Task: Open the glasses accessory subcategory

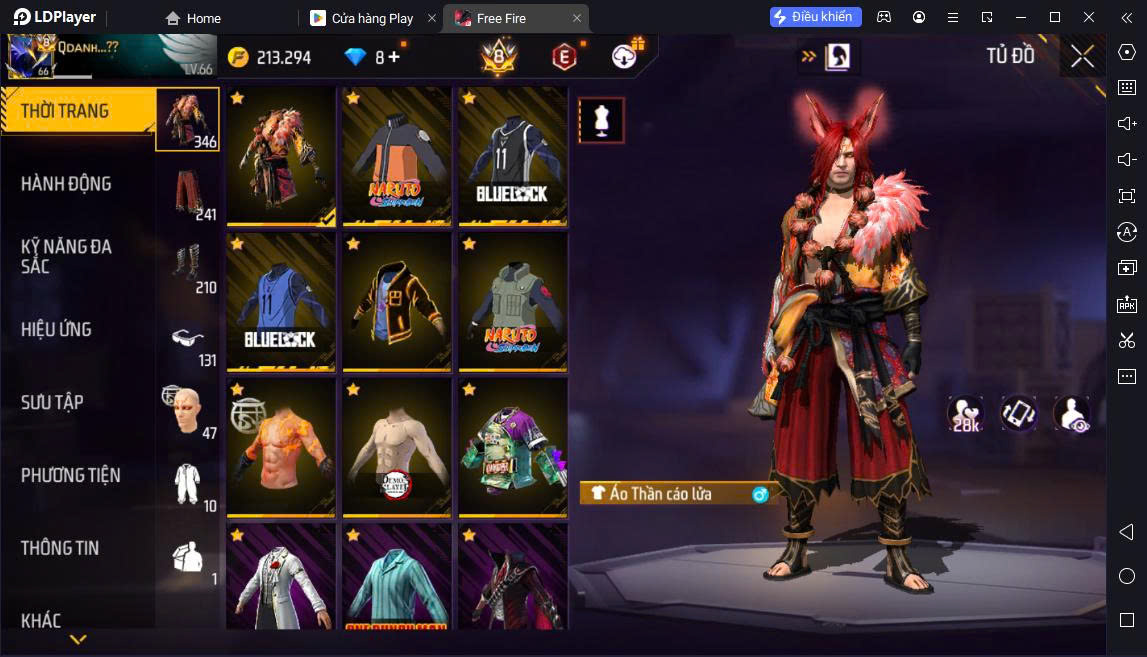Action: pos(187,340)
